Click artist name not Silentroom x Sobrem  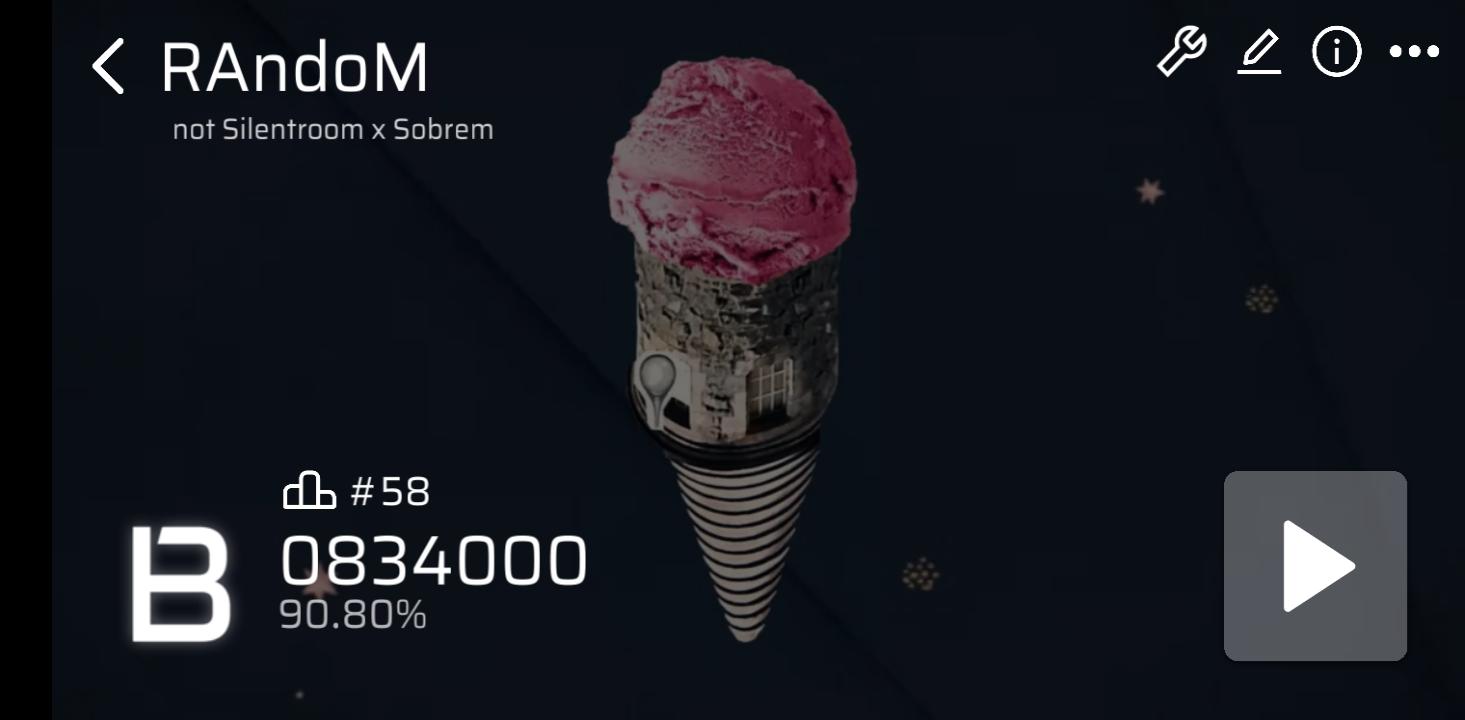pyautogui.click(x=333, y=128)
